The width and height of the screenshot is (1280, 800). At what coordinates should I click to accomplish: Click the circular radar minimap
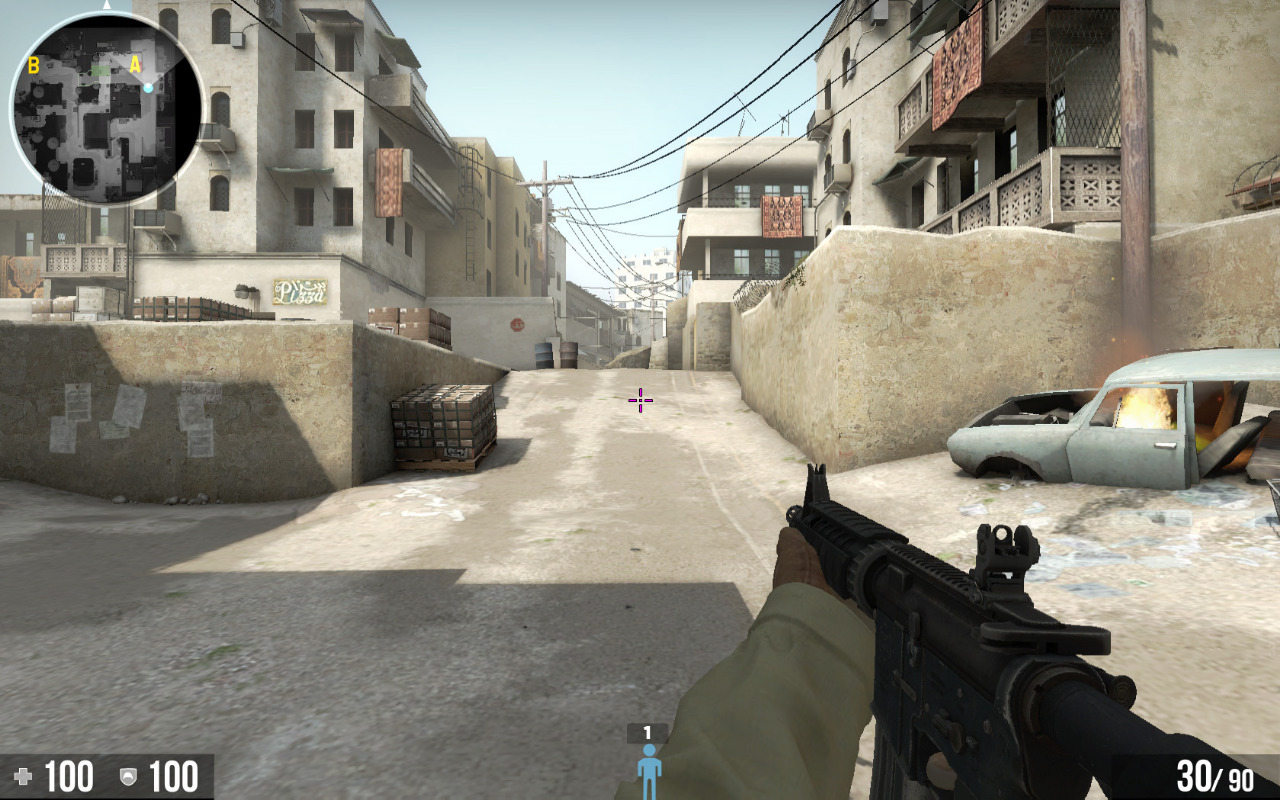107,108
